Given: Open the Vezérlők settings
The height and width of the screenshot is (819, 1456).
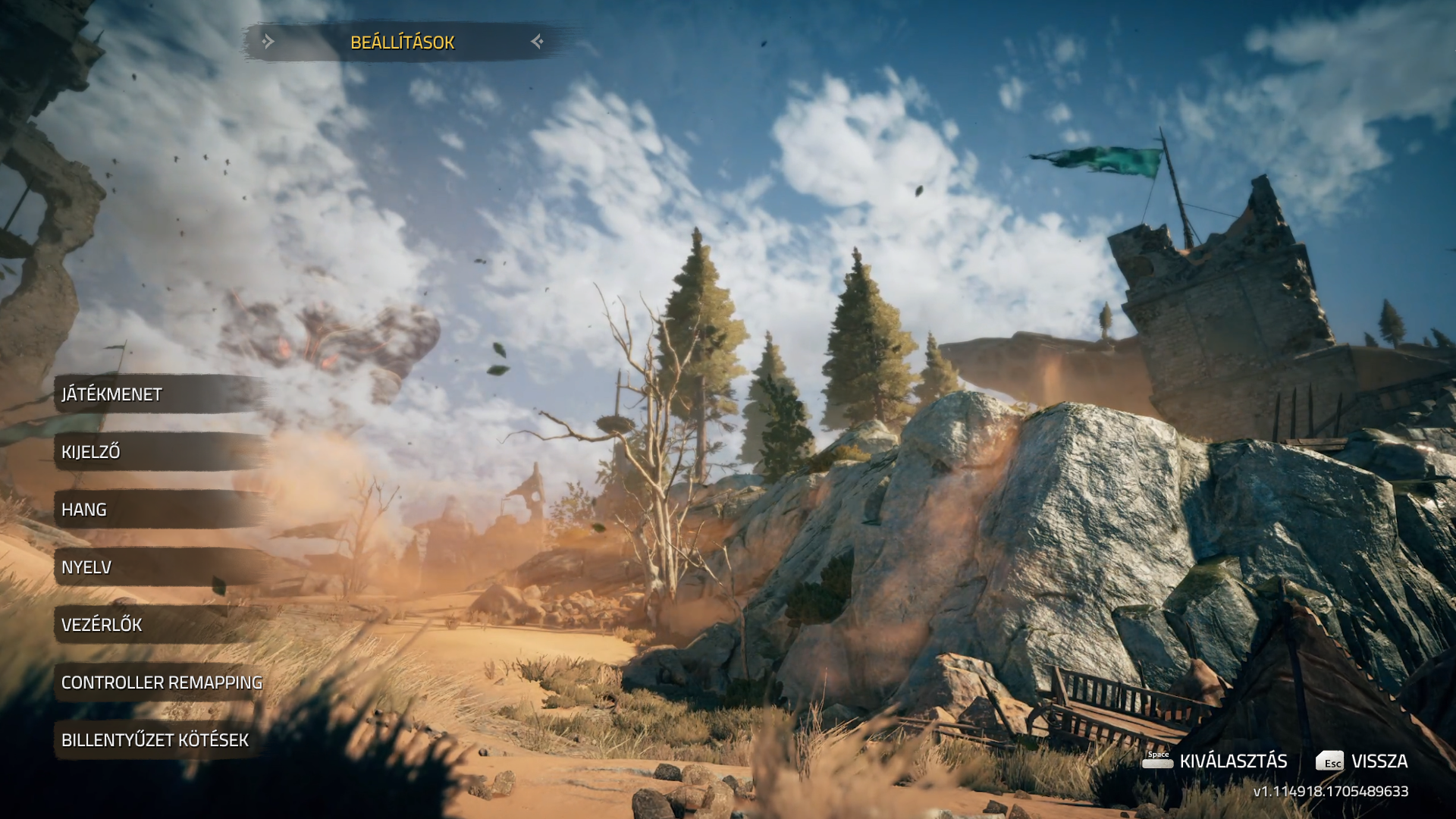Looking at the screenshot, I should pos(102,625).
